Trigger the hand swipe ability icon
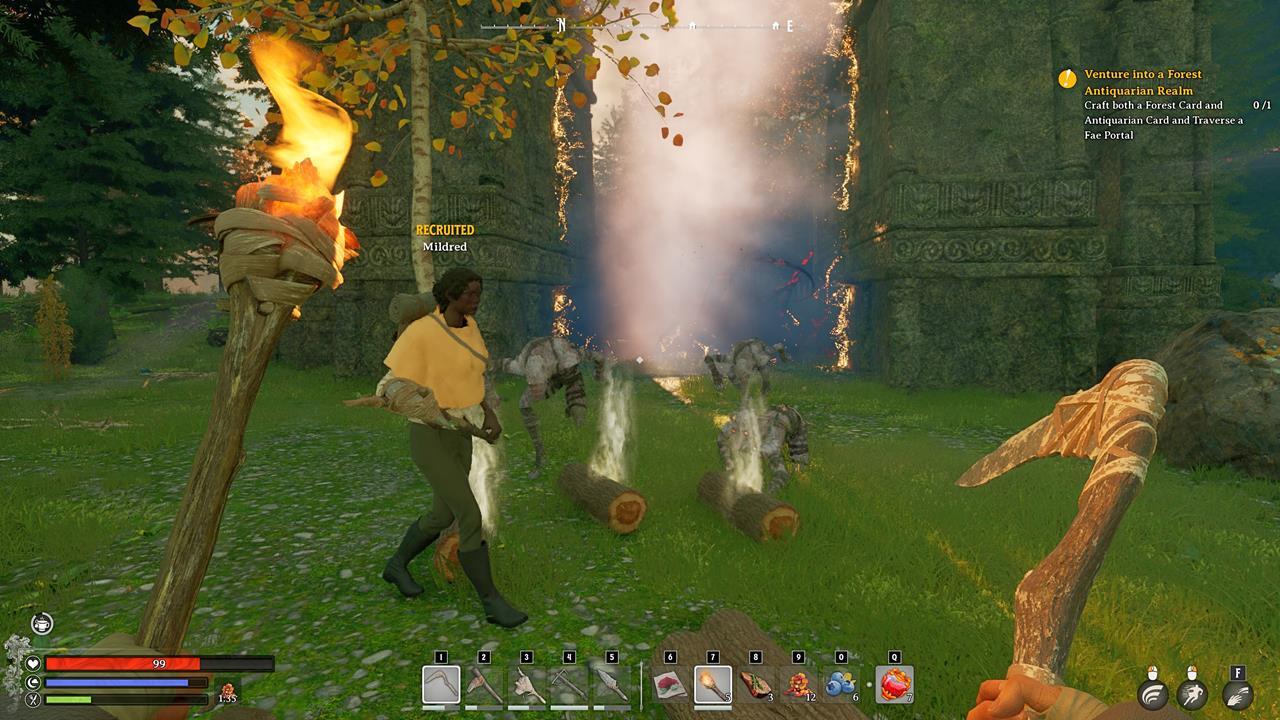 (x=1238, y=695)
